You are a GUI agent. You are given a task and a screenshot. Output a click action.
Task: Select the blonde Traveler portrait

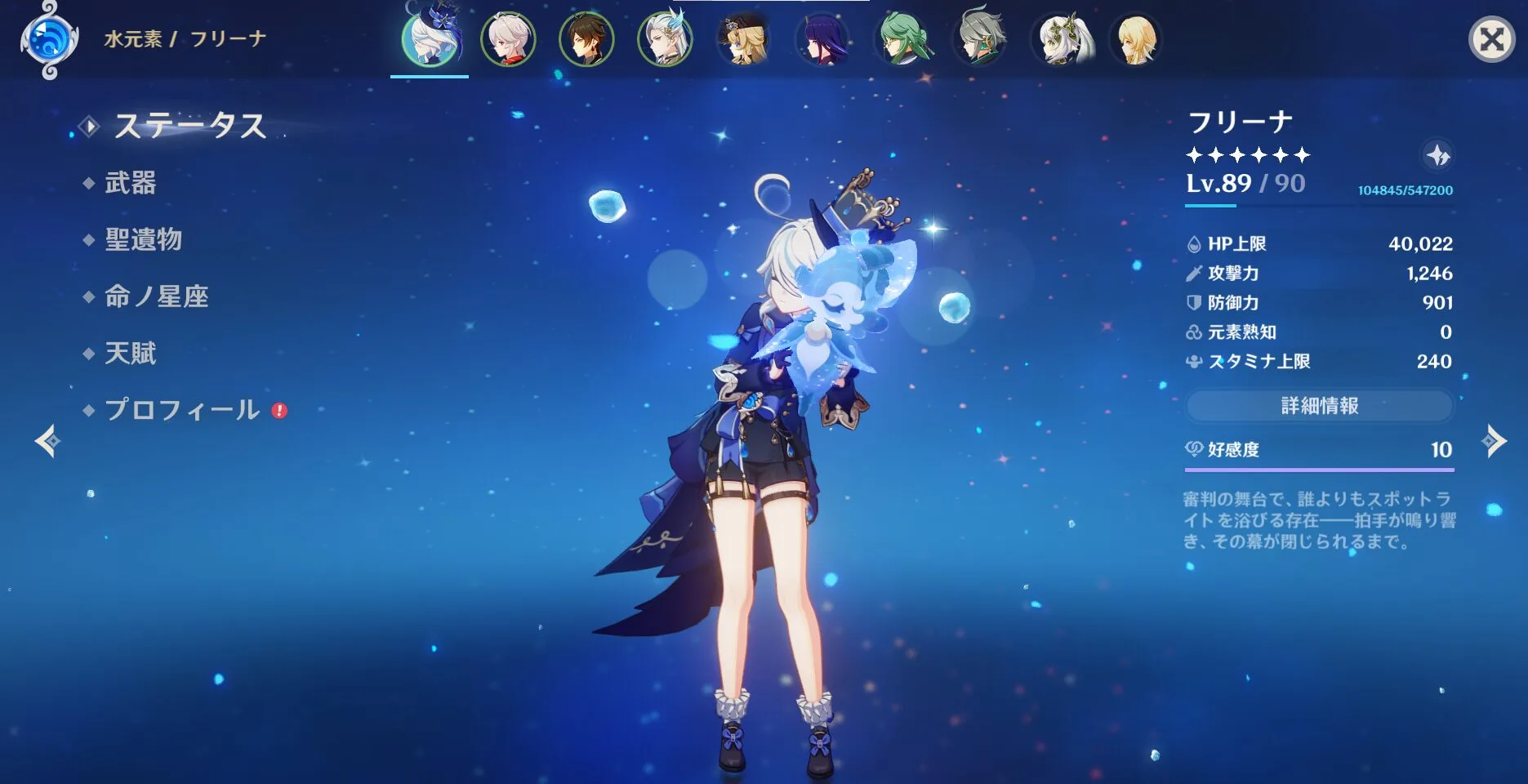1137,39
